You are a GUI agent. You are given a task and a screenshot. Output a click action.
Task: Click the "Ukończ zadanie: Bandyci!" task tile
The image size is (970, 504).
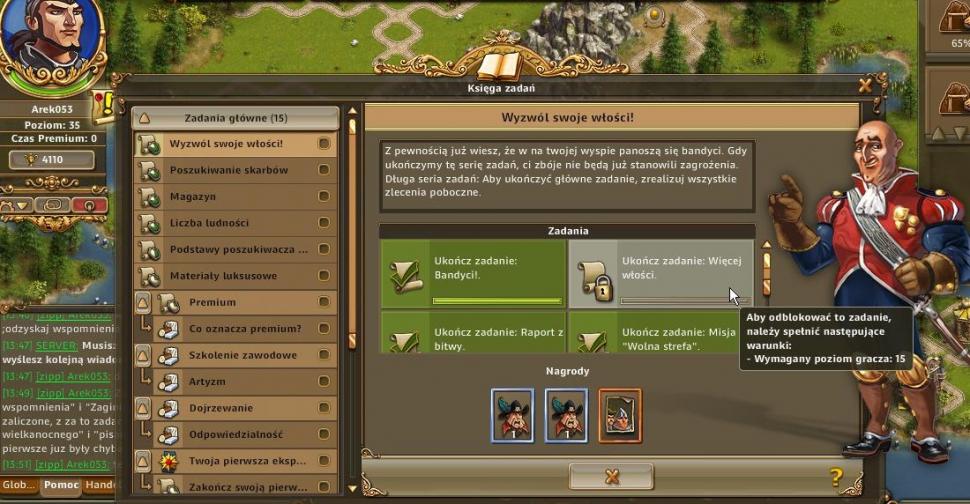473,274
